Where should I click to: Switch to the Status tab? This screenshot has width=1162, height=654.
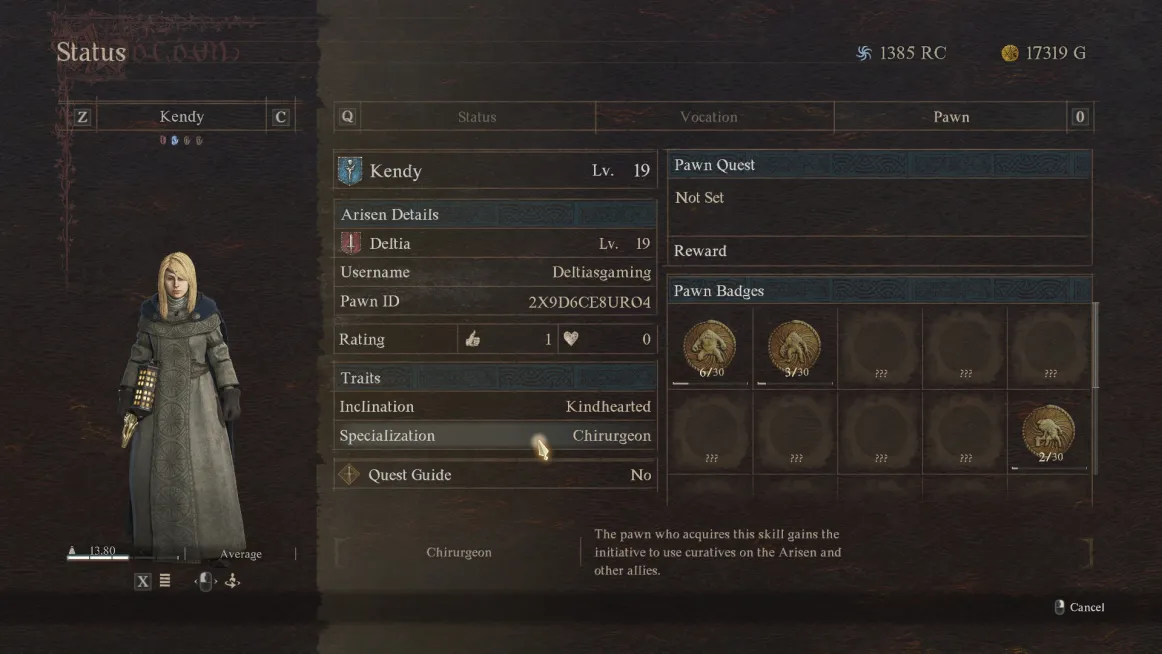[477, 117]
